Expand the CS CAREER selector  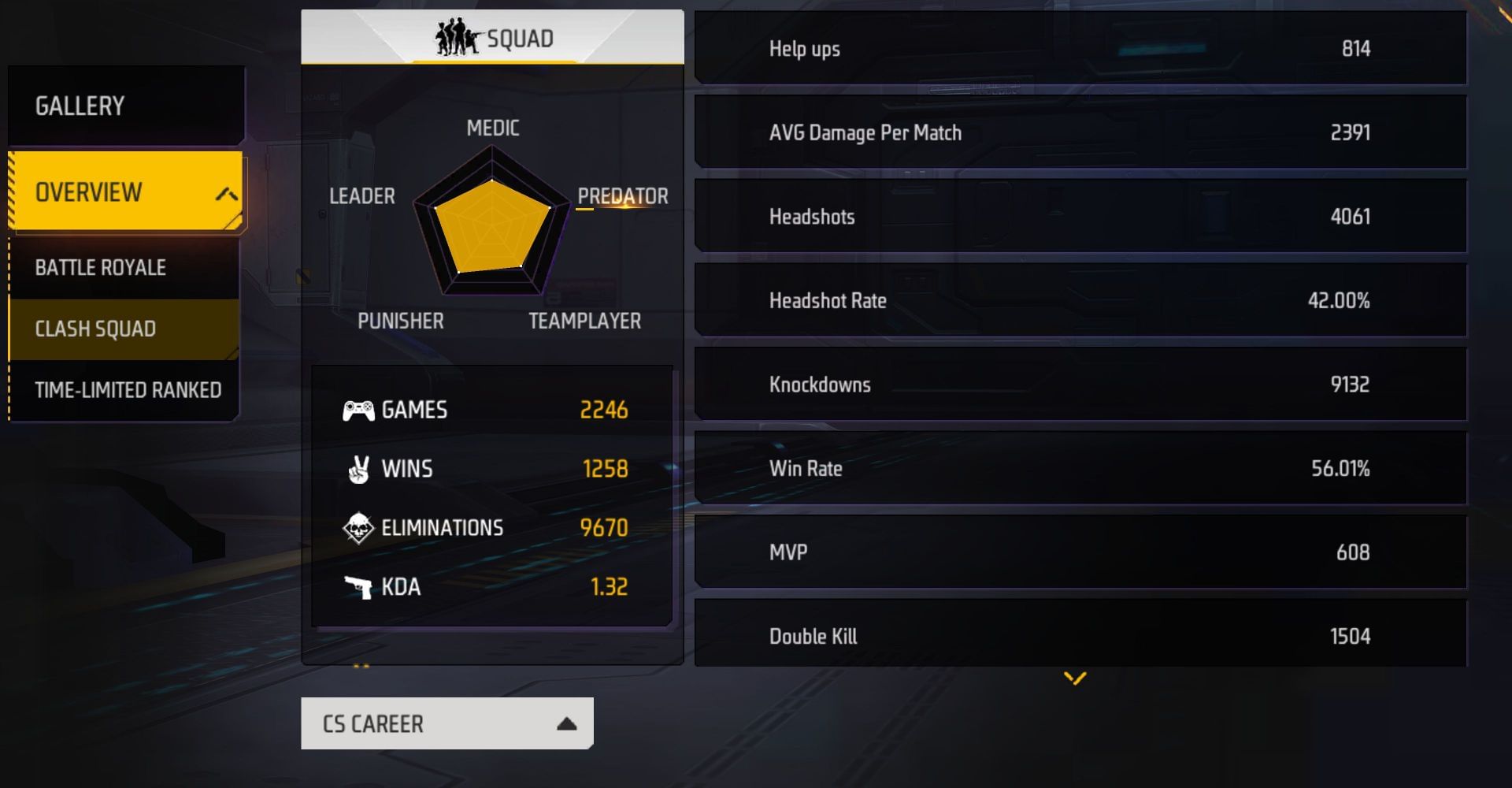tap(446, 723)
